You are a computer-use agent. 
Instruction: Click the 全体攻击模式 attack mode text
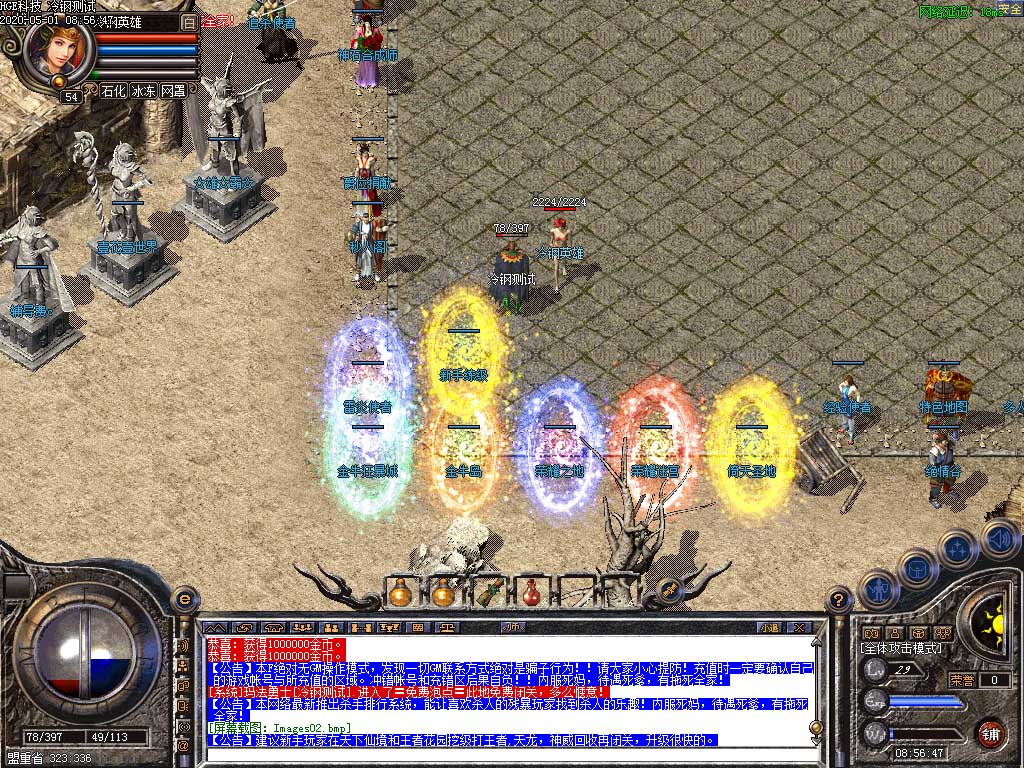[901, 648]
